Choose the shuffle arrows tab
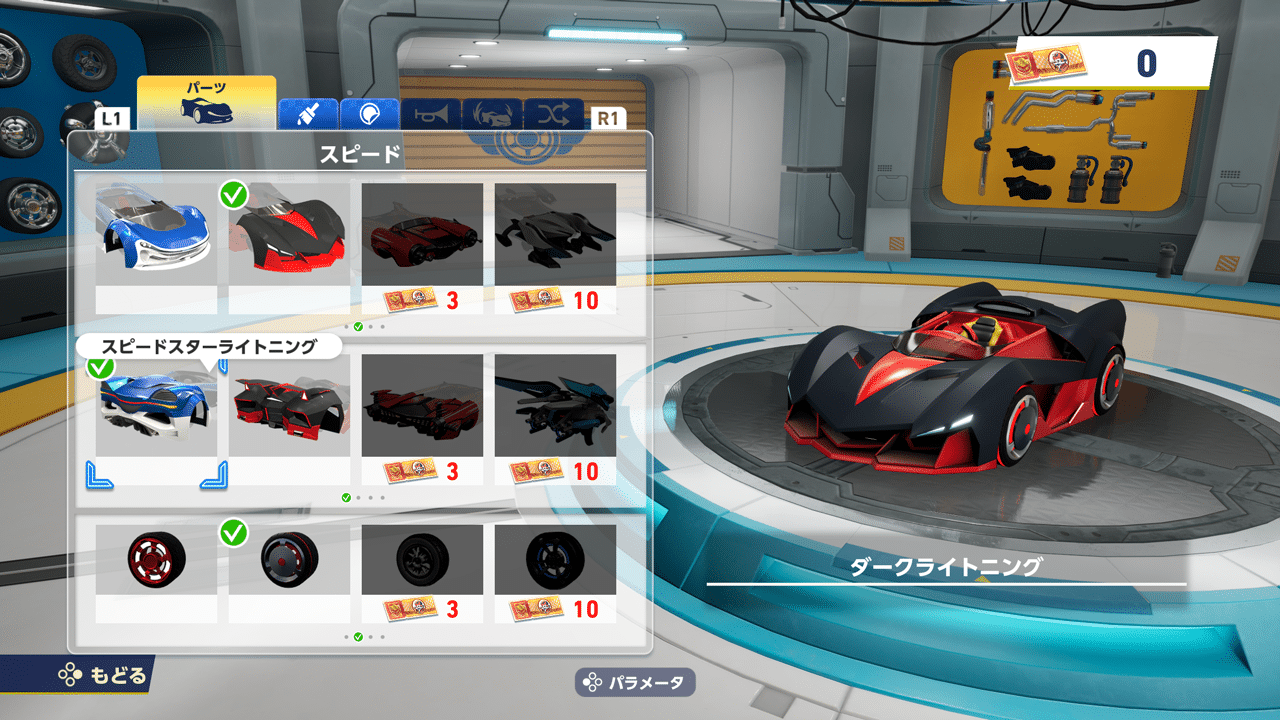 click(554, 115)
